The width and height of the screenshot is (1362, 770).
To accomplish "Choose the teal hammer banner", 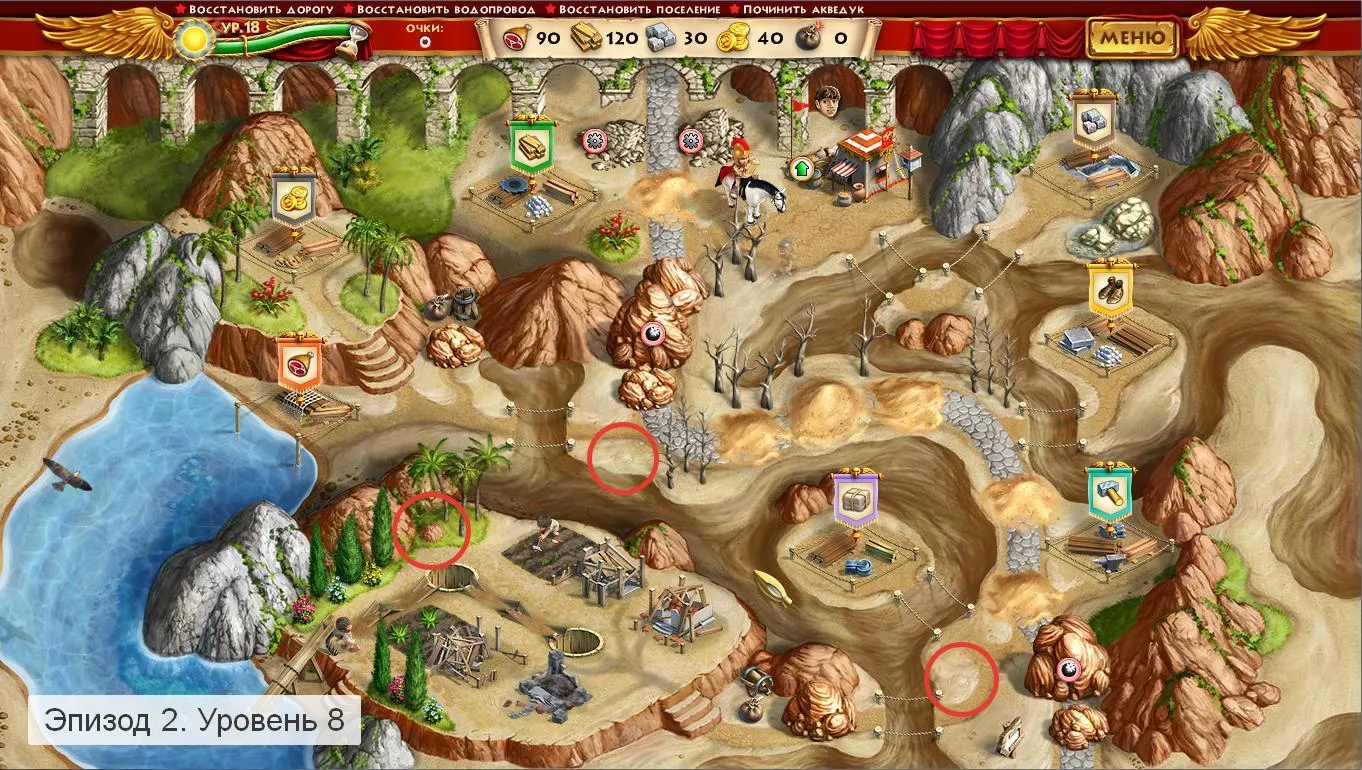I will point(1109,491).
